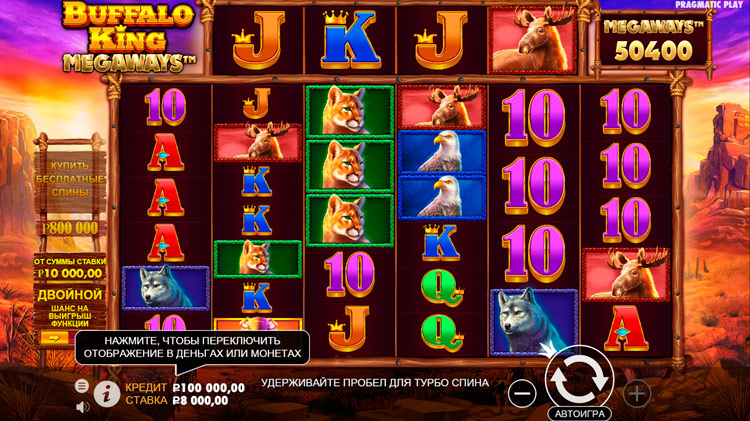
Task: Open the Автоигра autoplay options
Action: tap(579, 412)
